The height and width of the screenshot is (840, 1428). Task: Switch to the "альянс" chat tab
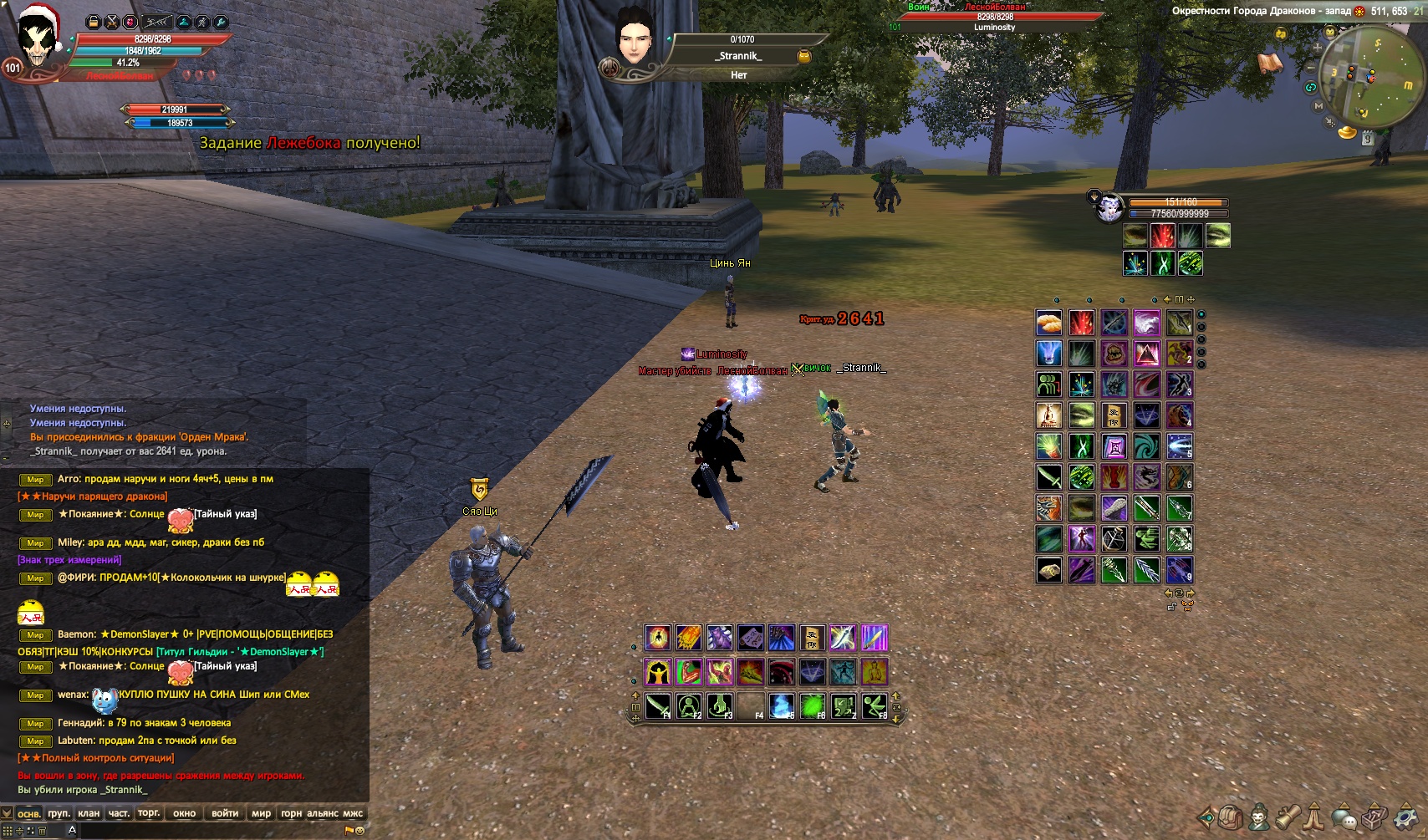[x=323, y=813]
